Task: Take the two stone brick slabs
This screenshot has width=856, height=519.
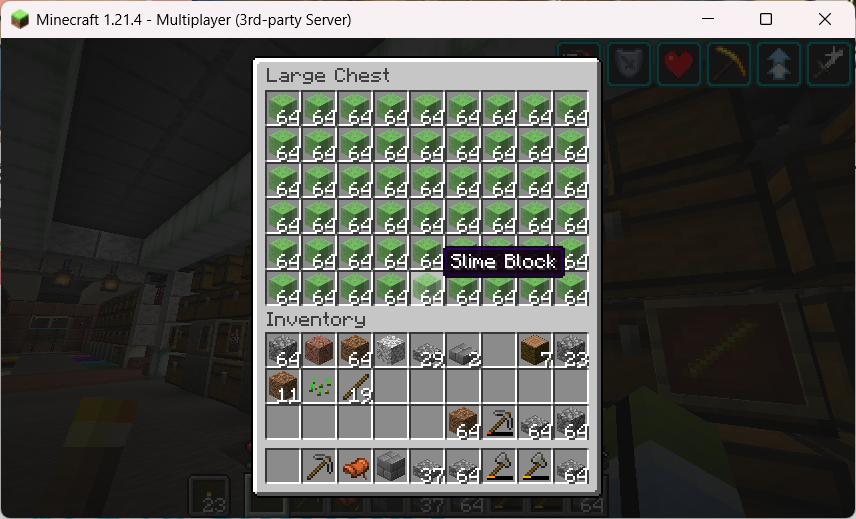Action: [x=464, y=351]
